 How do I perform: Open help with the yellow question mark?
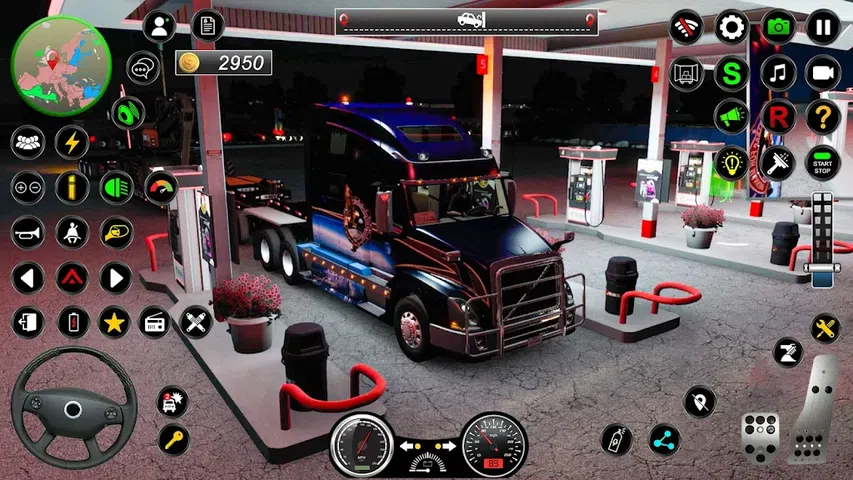(x=823, y=116)
